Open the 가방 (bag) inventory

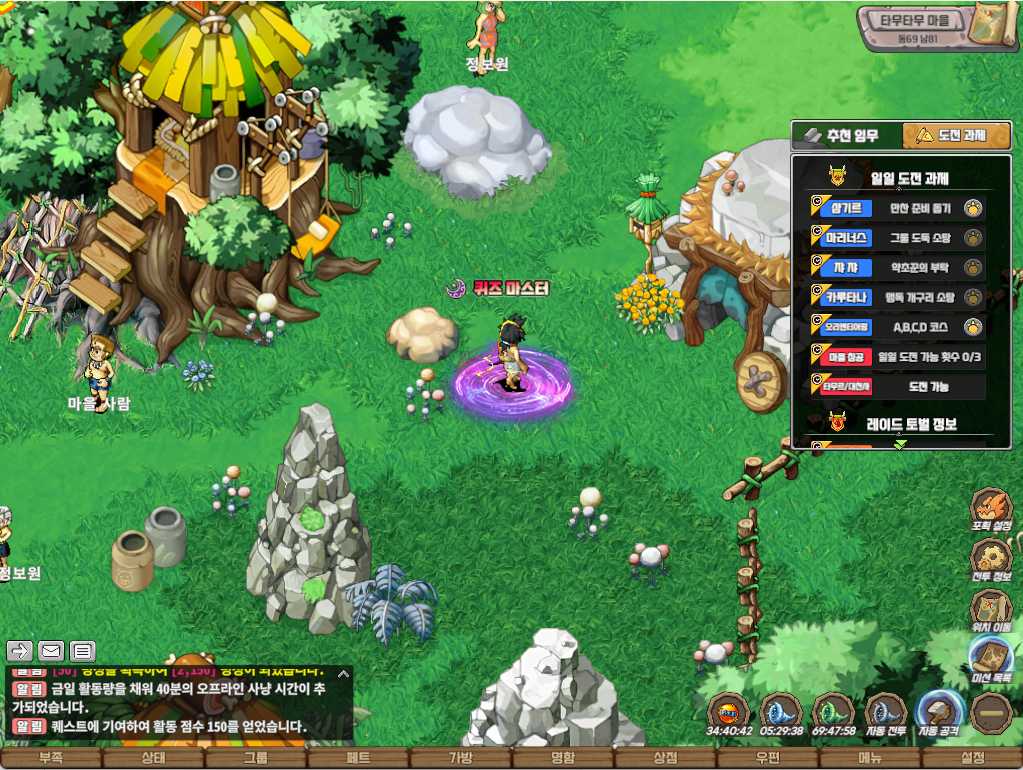pyautogui.click(x=460, y=758)
